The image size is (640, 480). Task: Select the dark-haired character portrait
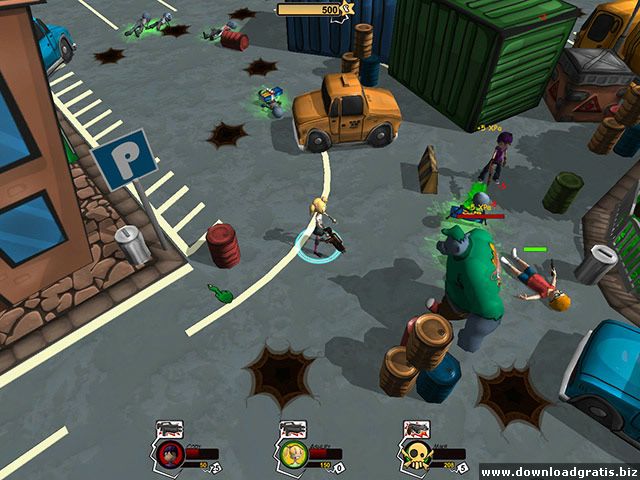168,456
